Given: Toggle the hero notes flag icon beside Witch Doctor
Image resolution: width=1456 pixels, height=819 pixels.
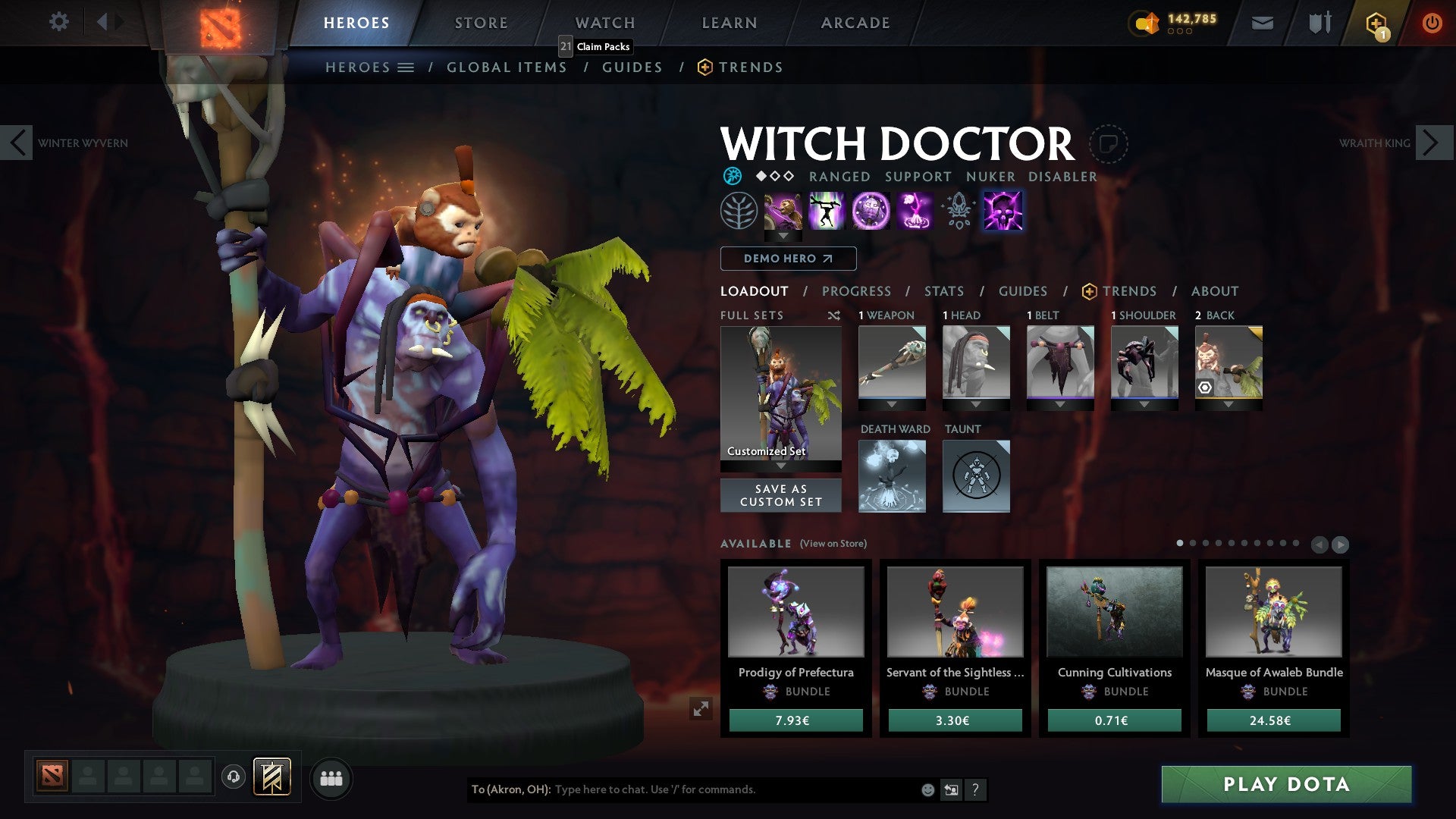Looking at the screenshot, I should (x=1109, y=143).
